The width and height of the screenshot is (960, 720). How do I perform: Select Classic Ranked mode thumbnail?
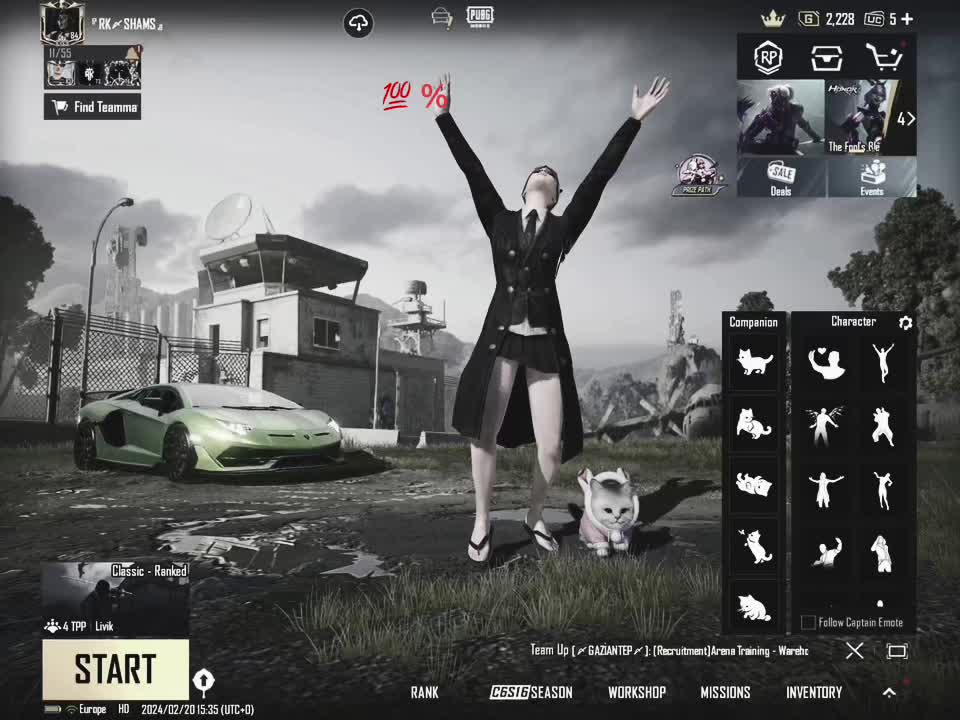point(115,599)
